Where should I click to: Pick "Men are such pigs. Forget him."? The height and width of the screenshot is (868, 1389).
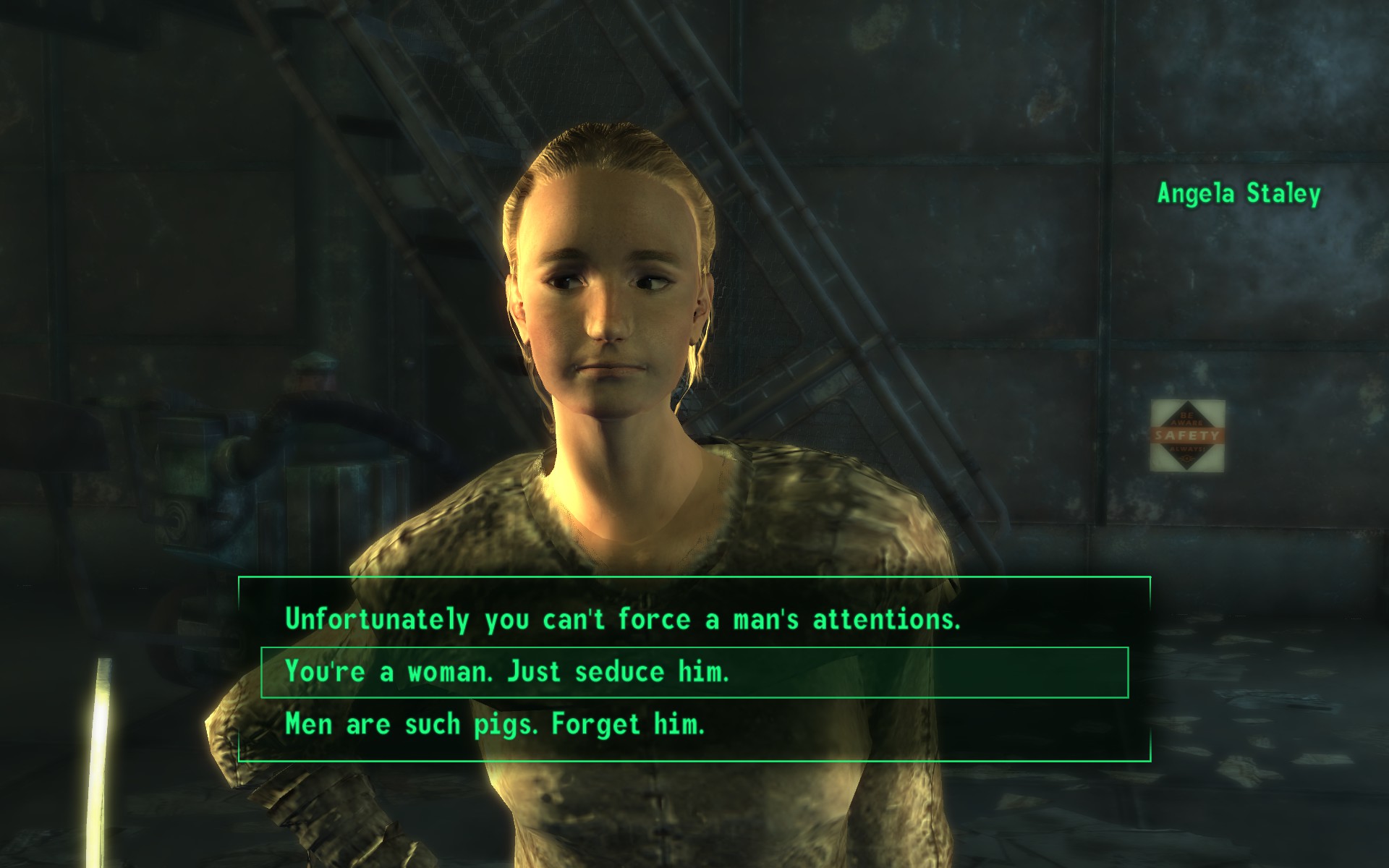click(495, 724)
